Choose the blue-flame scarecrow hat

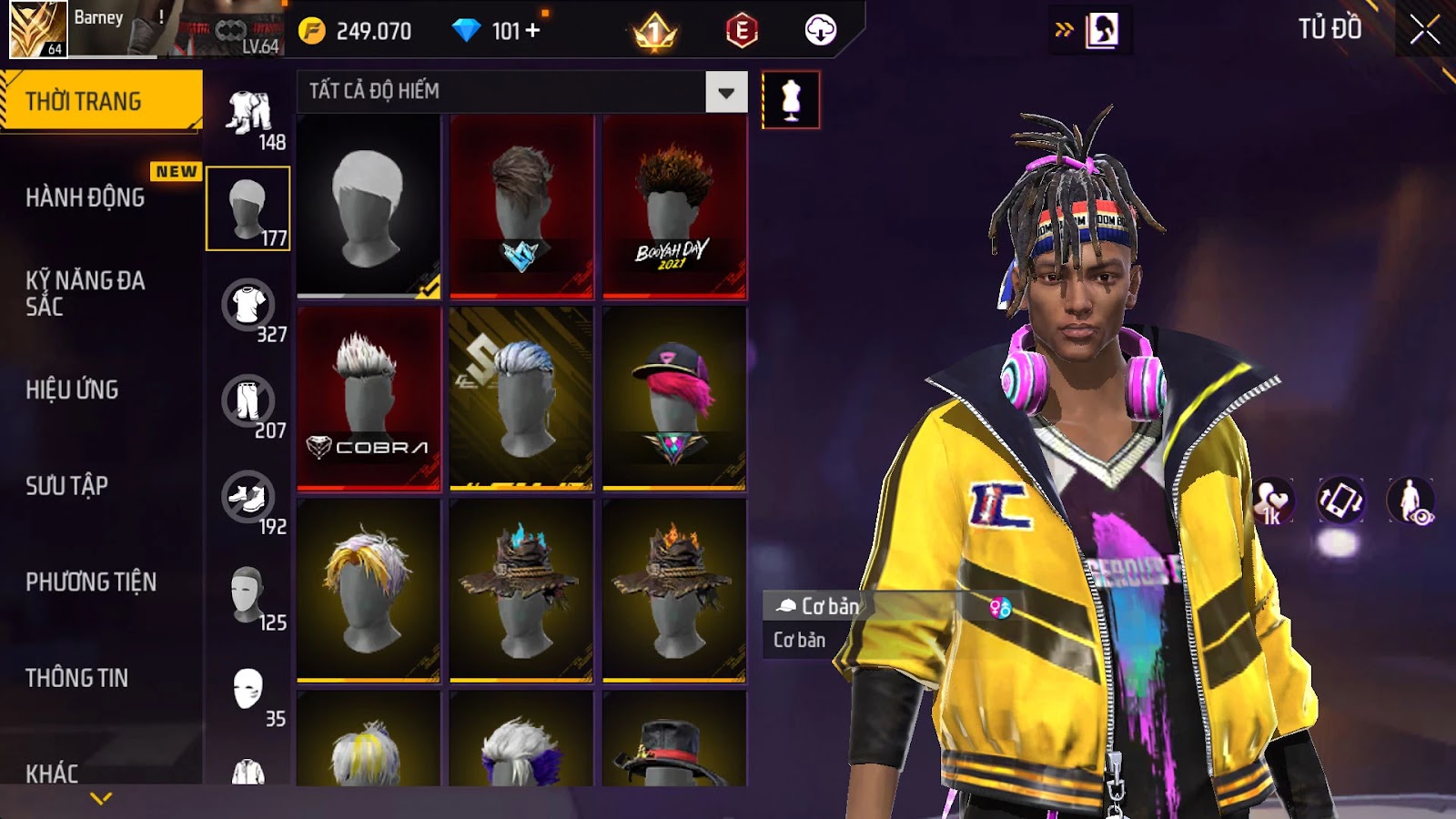(521, 590)
